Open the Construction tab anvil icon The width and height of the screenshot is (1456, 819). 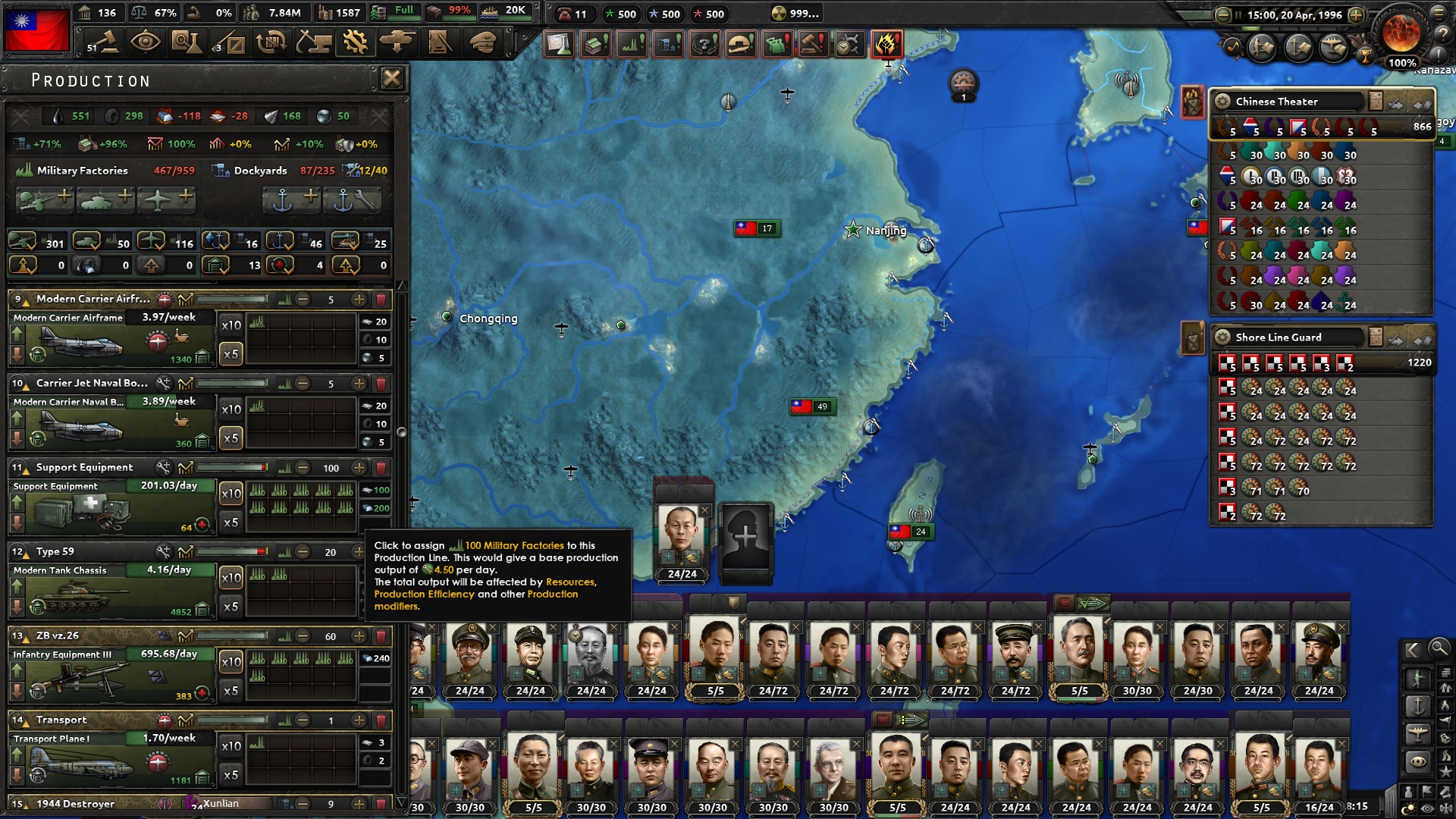313,43
